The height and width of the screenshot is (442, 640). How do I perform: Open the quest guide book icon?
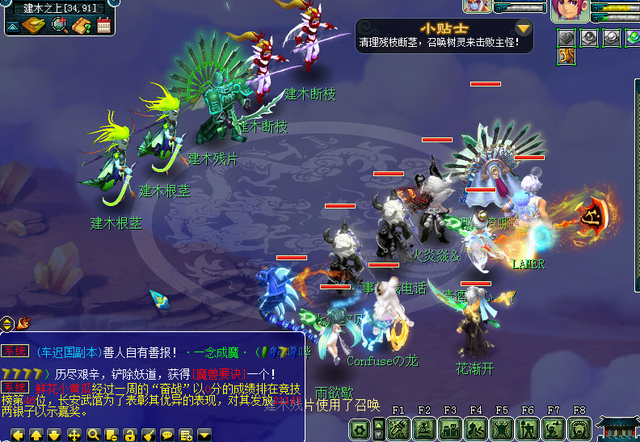point(80,25)
